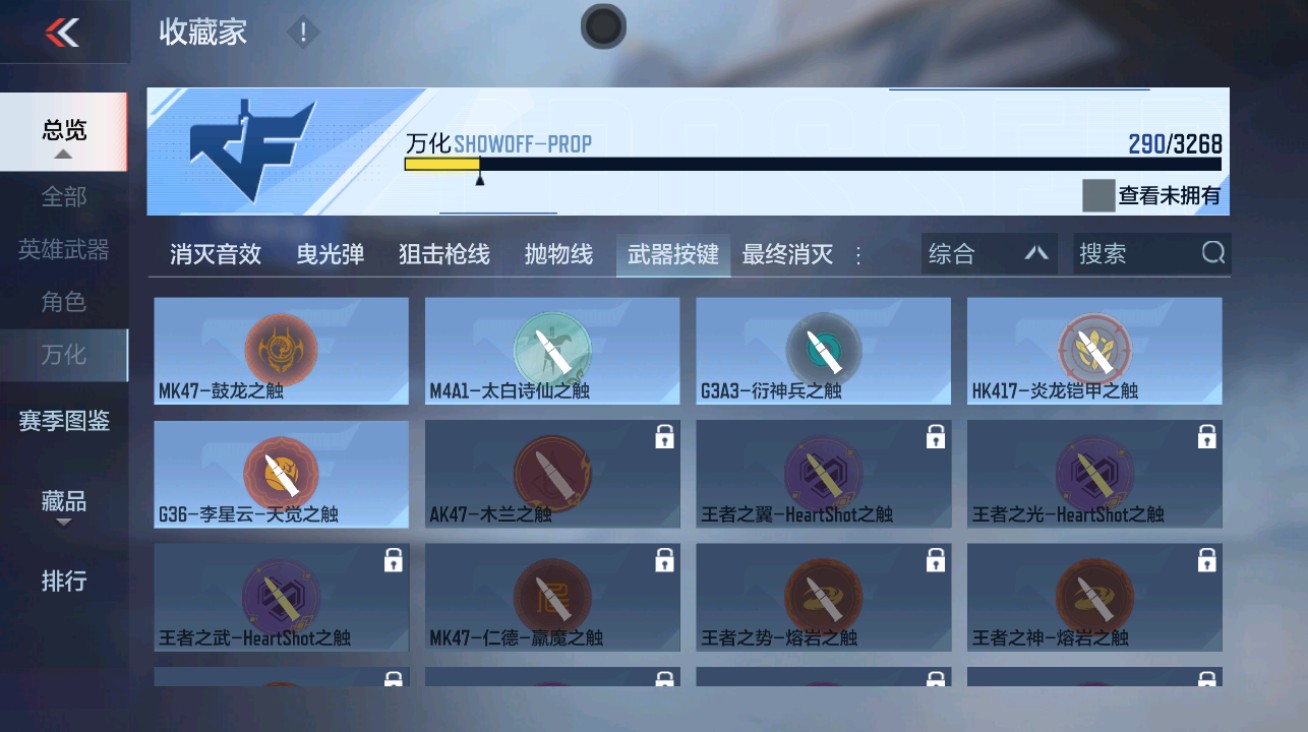
Task: Tap the exclamation mark info icon beside 收藏家
Action: (x=302, y=31)
